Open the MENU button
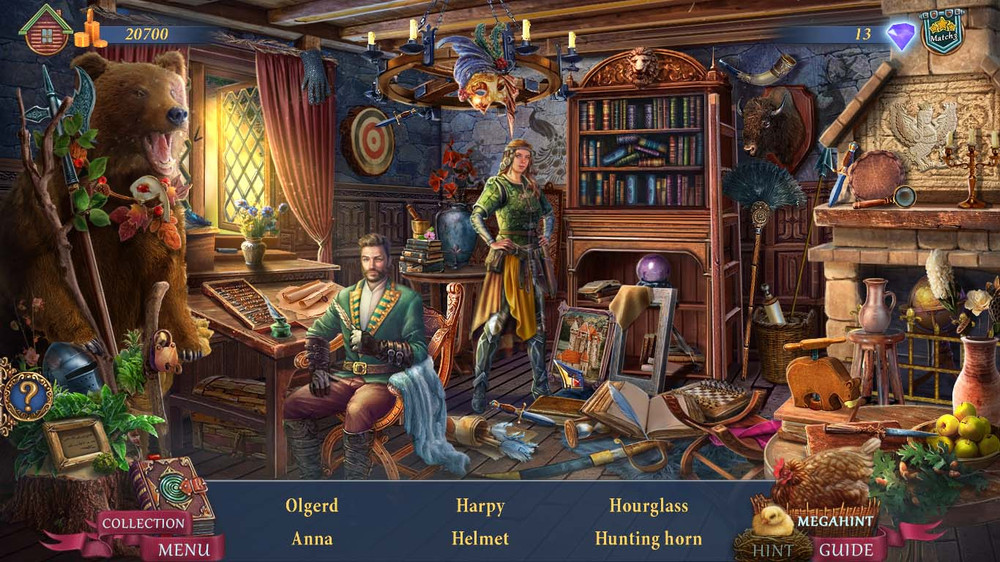 point(184,549)
